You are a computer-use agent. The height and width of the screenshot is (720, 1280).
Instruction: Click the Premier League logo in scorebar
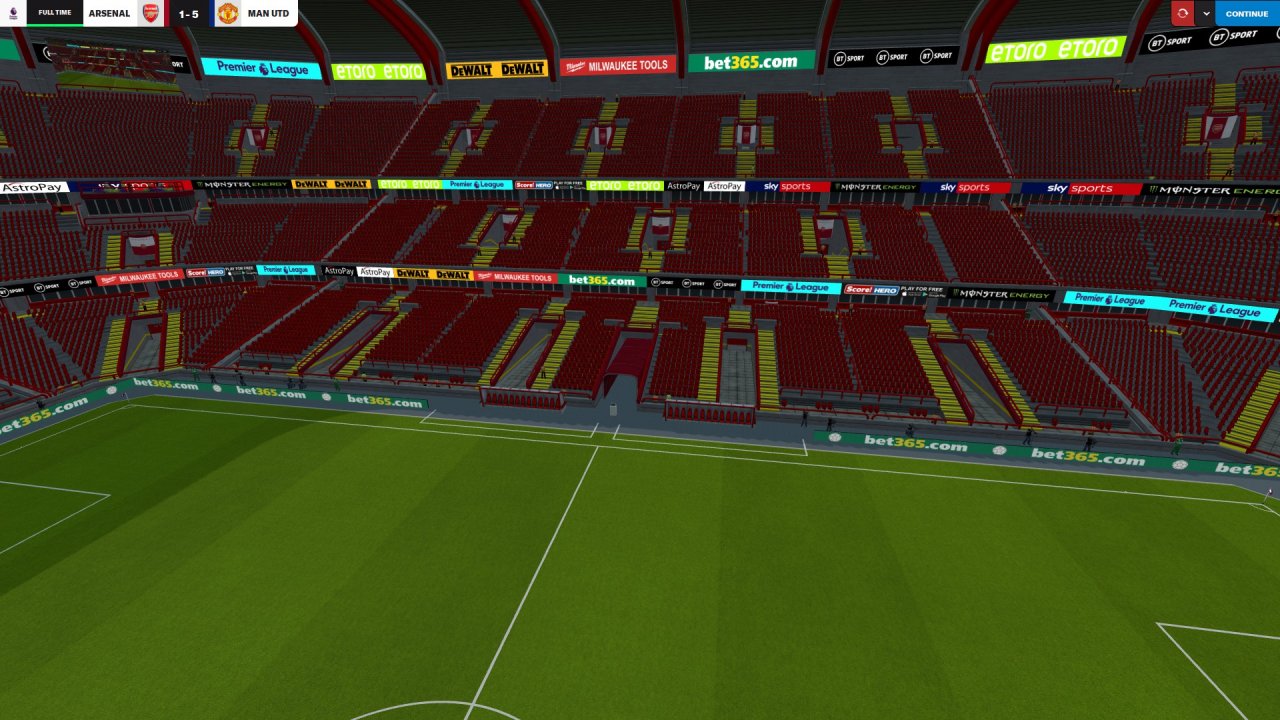[x=13, y=13]
